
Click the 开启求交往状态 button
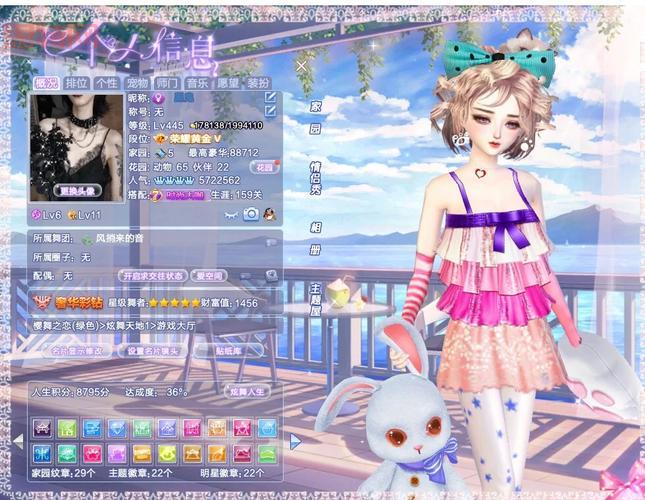coord(152,275)
